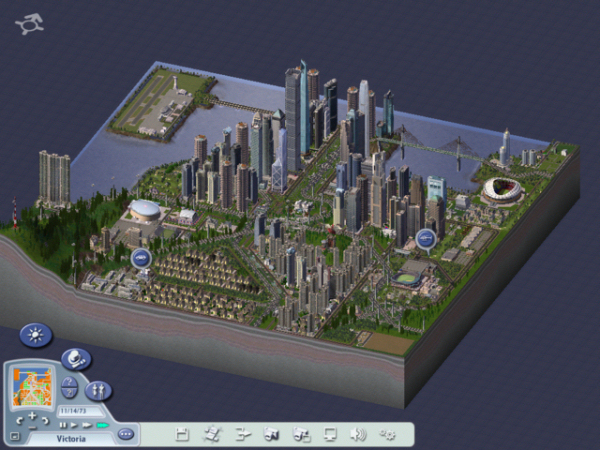Viewport: 600px width, 450px height.
Task: Exit to region using the arrow icon
Action: (242, 434)
